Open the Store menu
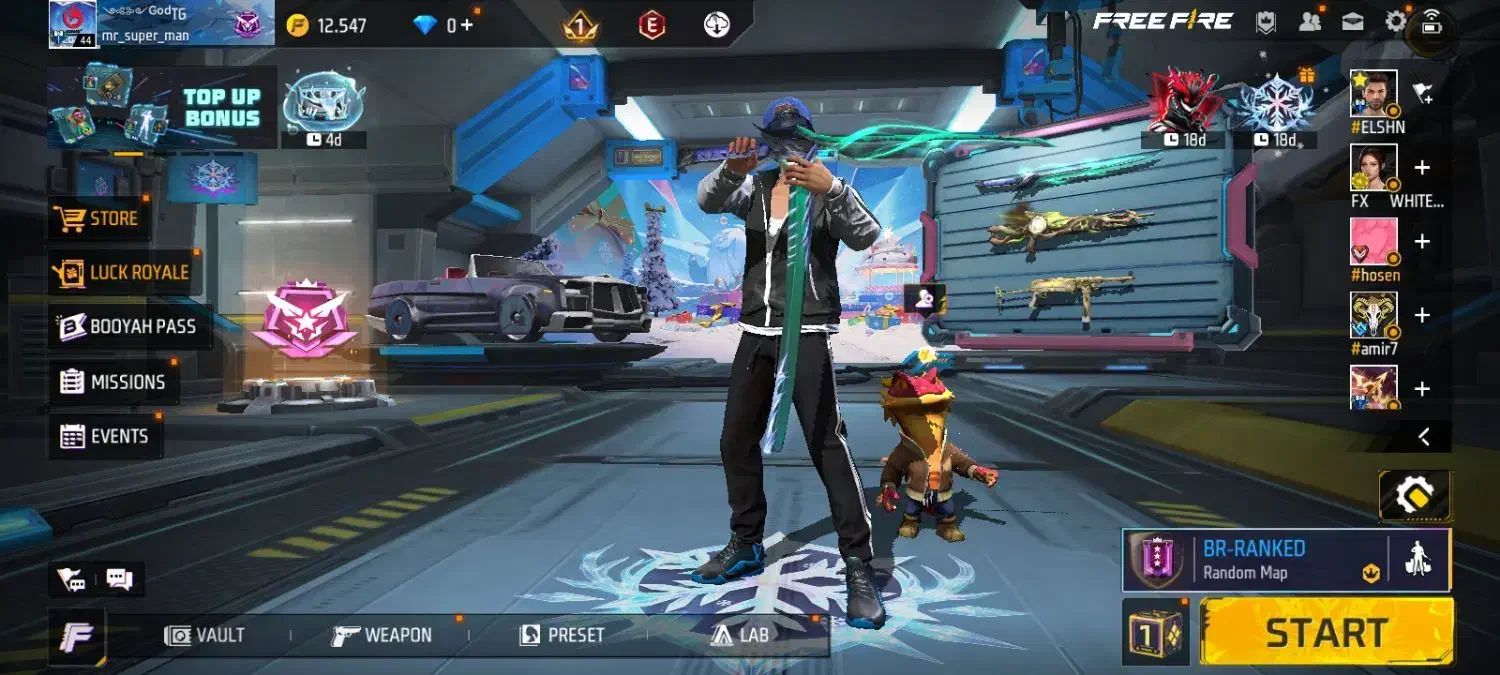 100,218
